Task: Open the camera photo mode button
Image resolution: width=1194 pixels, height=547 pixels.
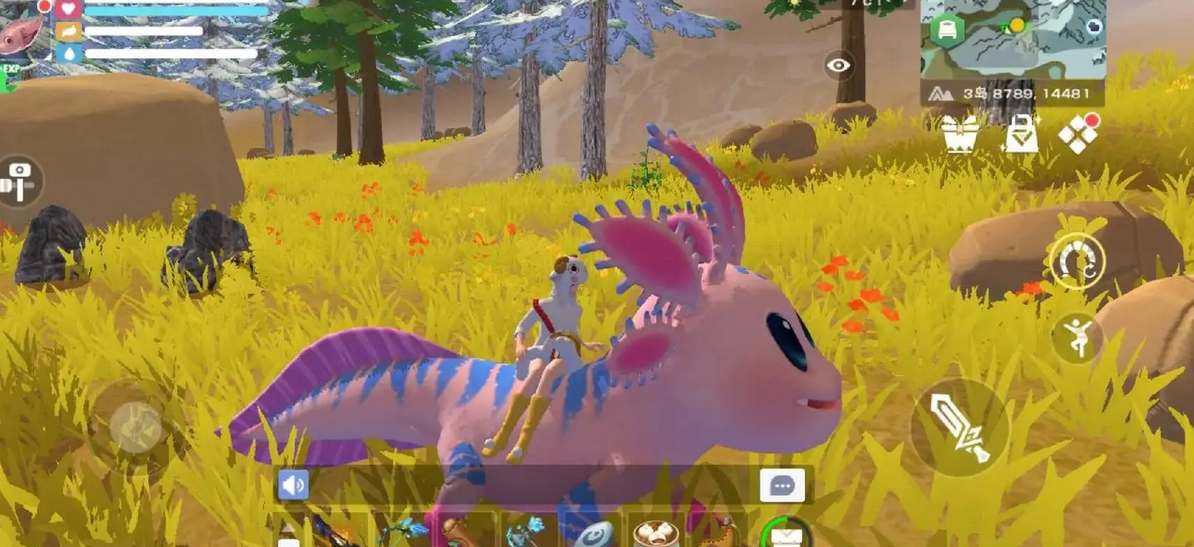Action: coord(18,181)
